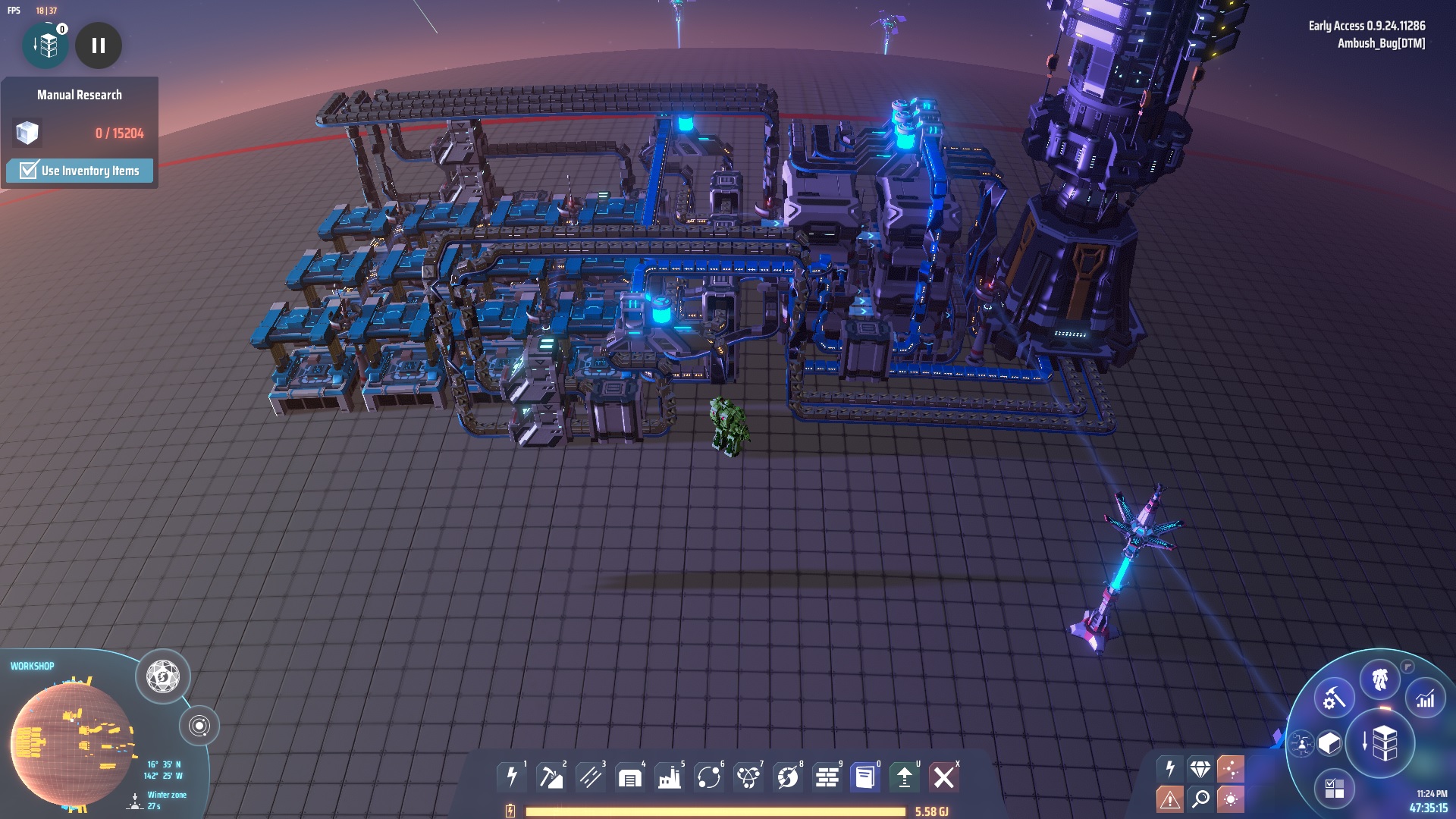
Task: Open the logistics cube icon beside pause
Action: [46, 45]
